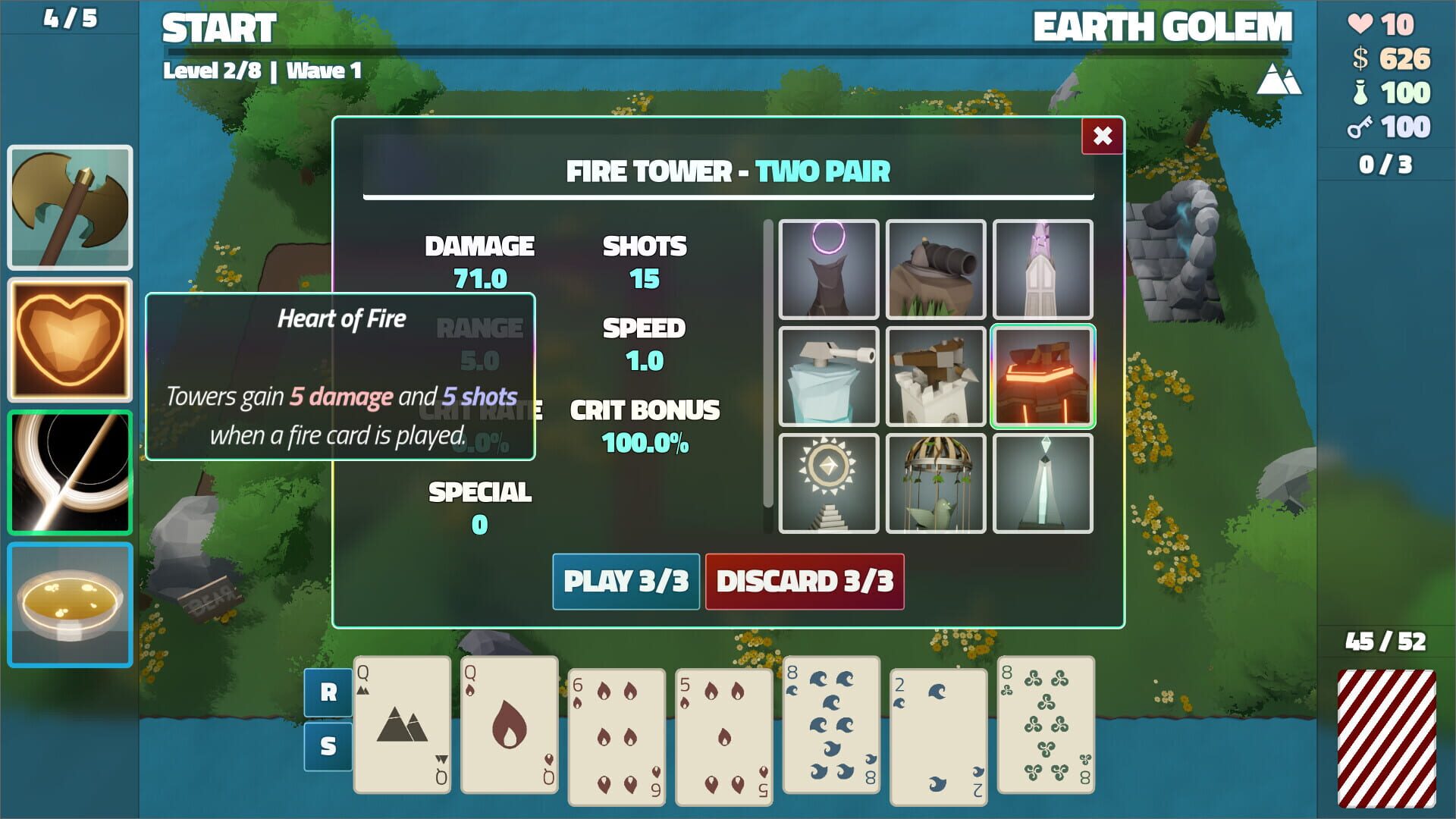Toggle the R card sort button
This screenshot has width=1456, height=819.
click(x=329, y=692)
